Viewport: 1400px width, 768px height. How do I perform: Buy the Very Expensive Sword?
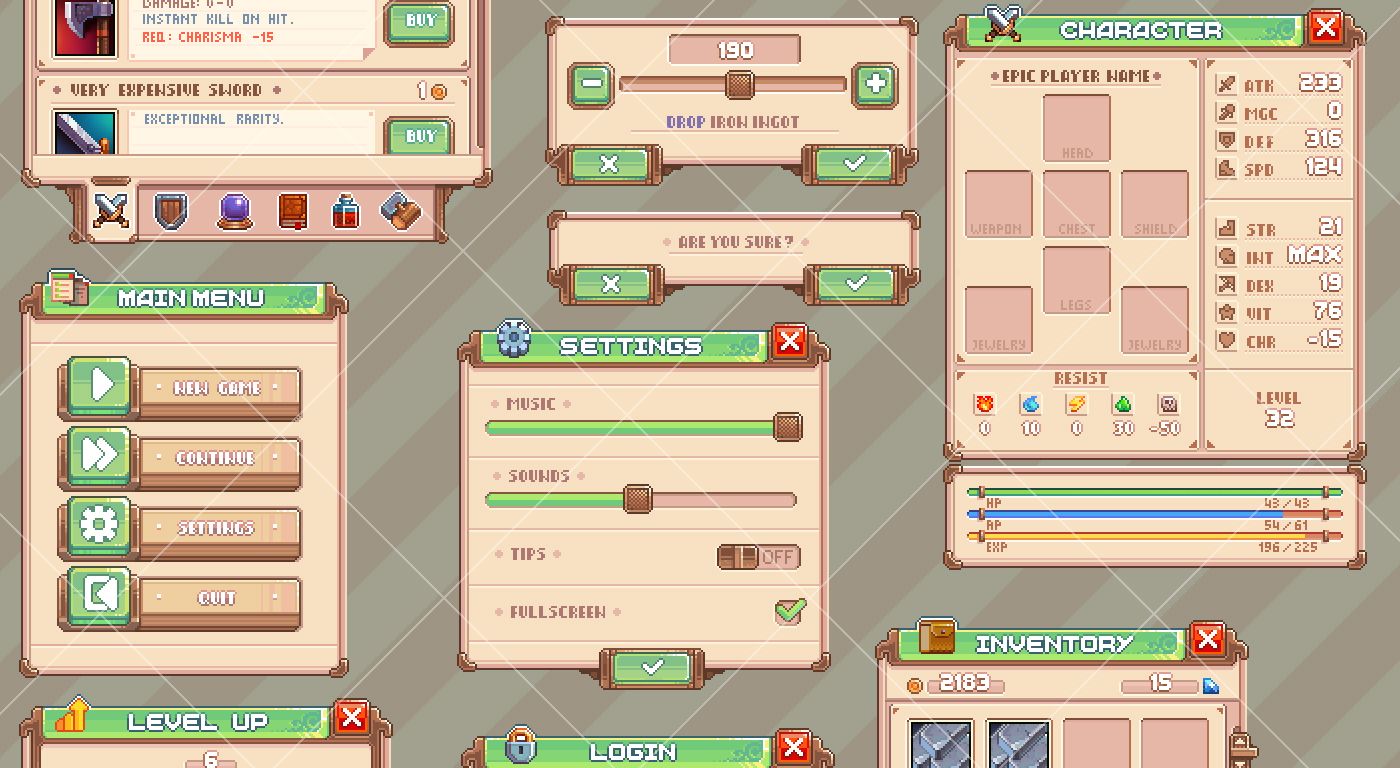419,136
